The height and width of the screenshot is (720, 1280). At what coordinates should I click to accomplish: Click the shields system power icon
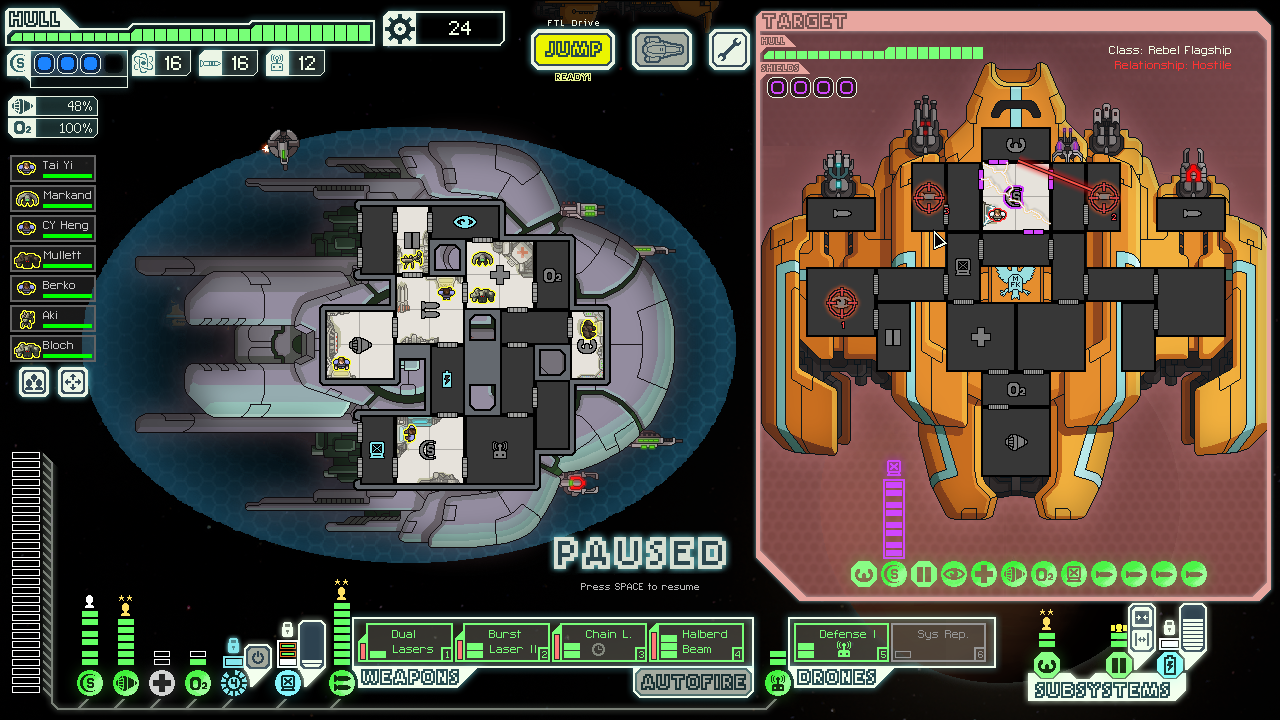(x=90, y=683)
